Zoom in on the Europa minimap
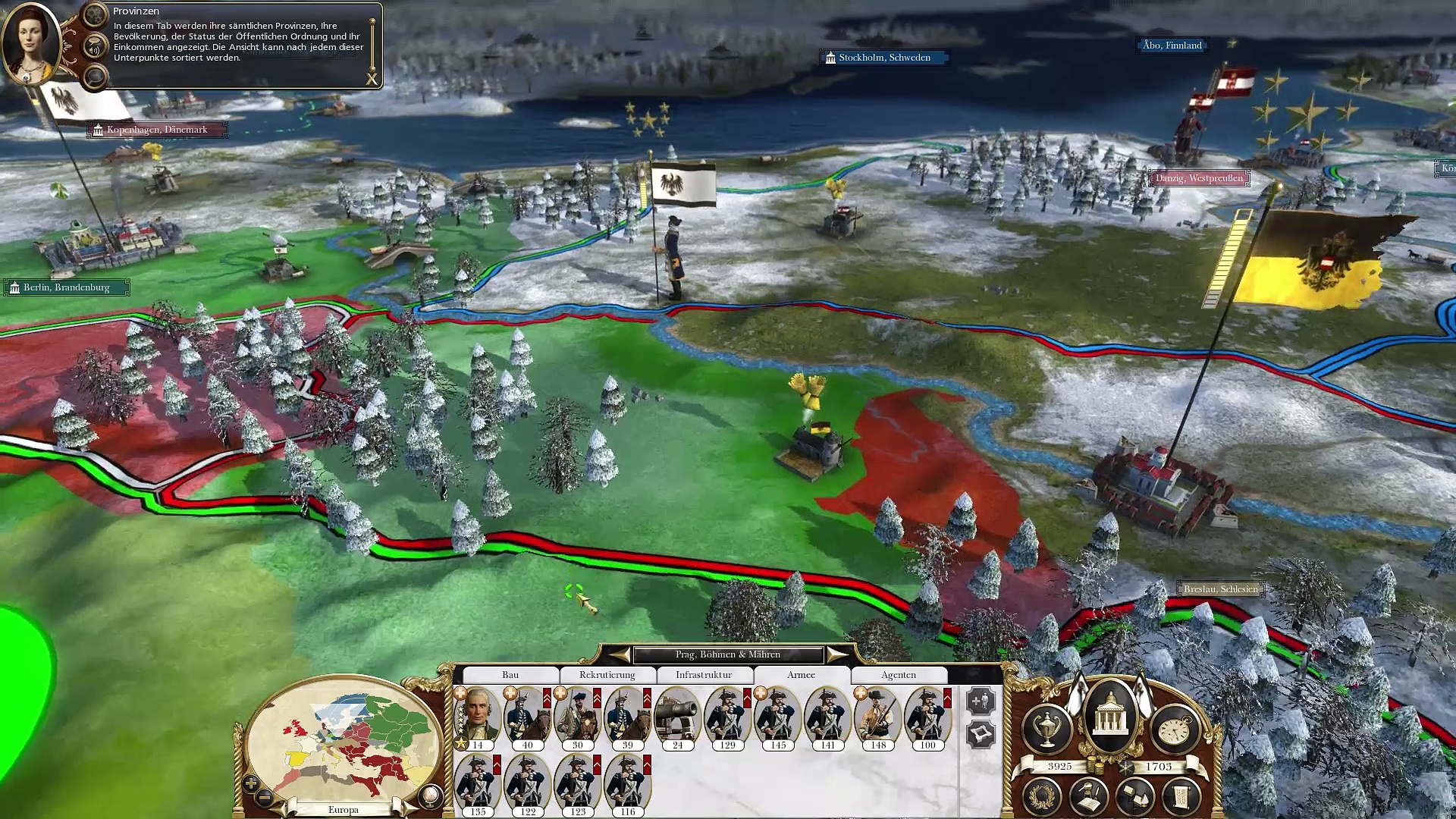Image resolution: width=1456 pixels, height=819 pixels. (251, 783)
